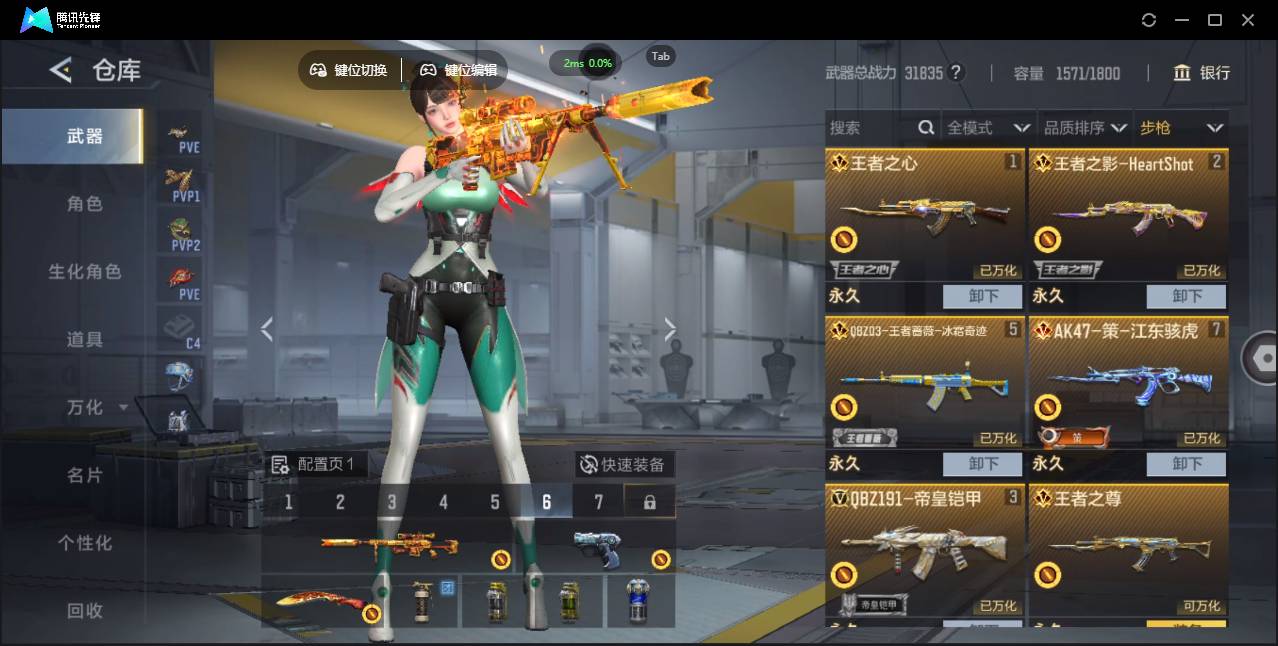Viewport: 1278px width, 646px height.
Task: Open the 步枪 weapon type dropdown
Action: point(1181,128)
